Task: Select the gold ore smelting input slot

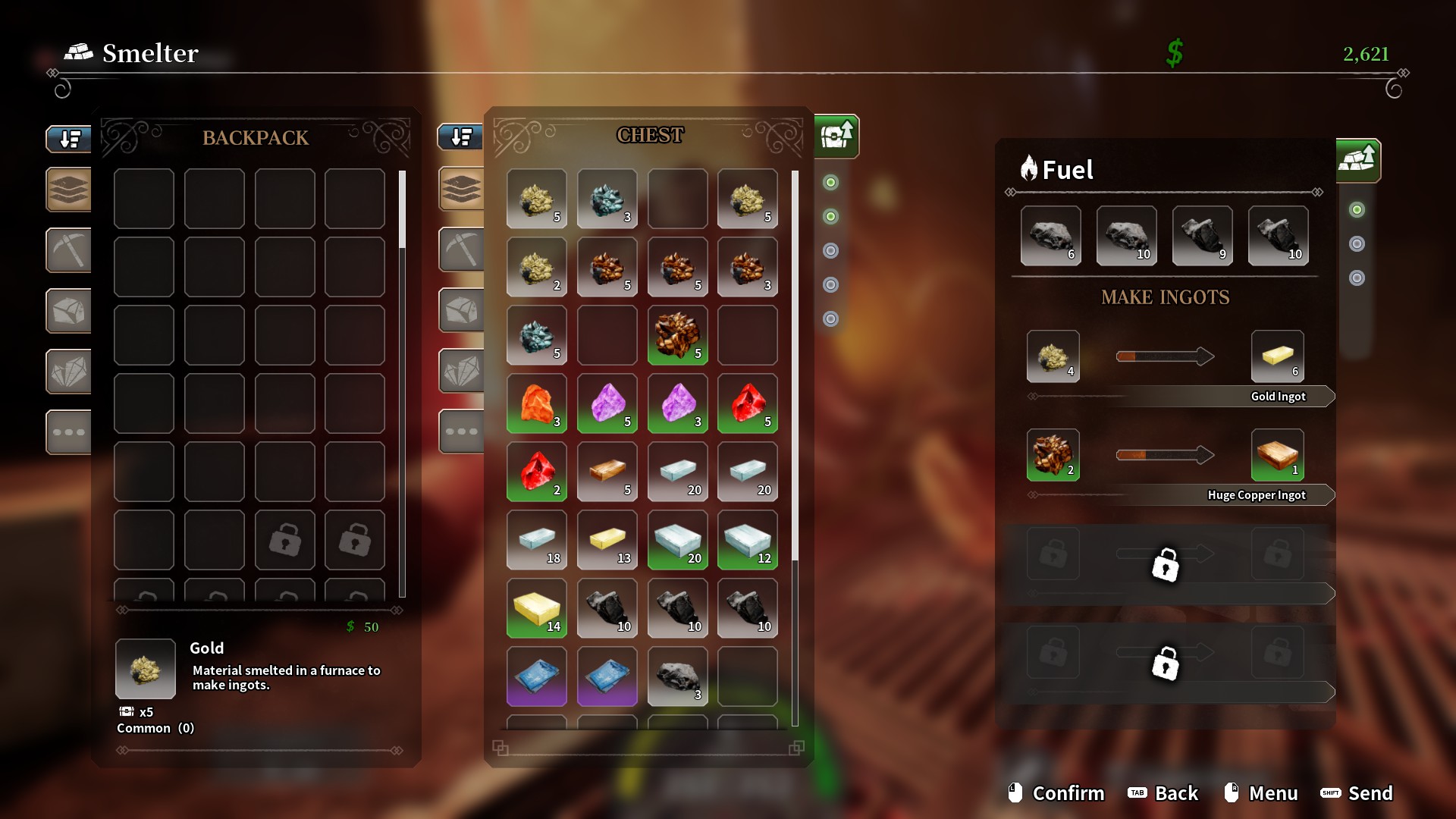Action: 1053,356
